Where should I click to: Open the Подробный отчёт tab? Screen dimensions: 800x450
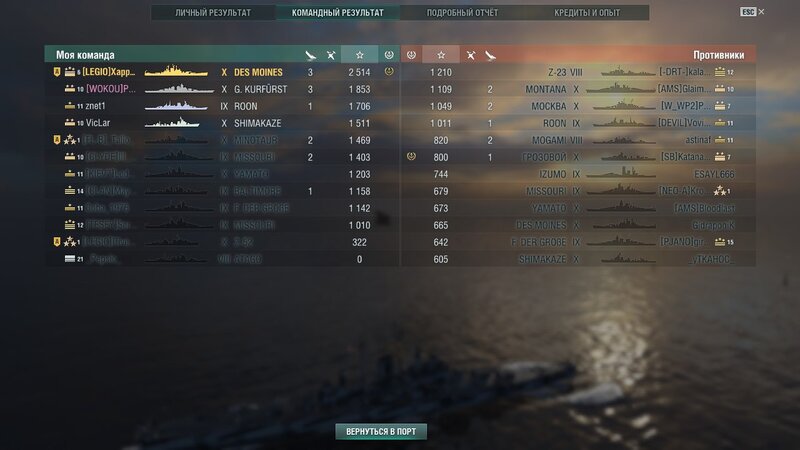(x=462, y=13)
